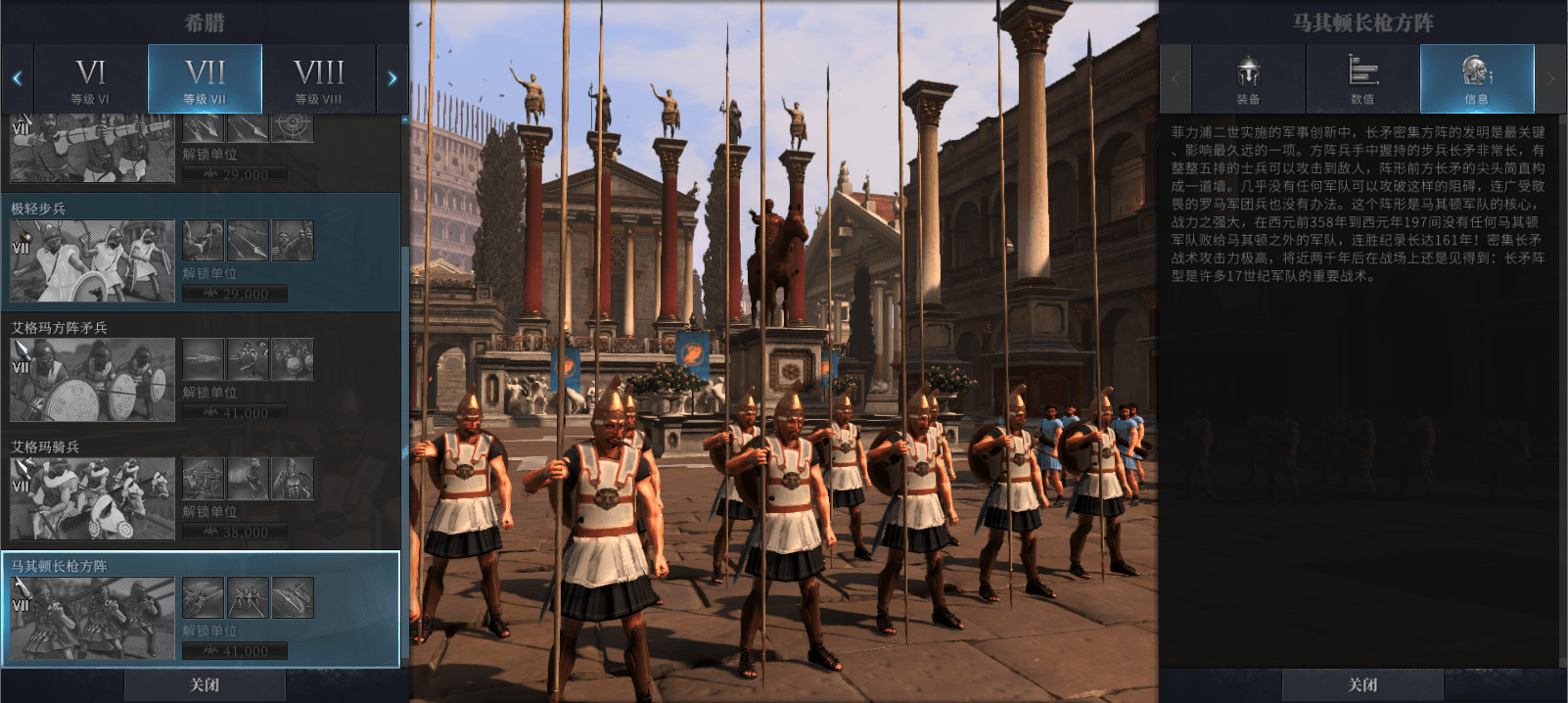Click the left arrow of info panel tabs

(x=1176, y=79)
